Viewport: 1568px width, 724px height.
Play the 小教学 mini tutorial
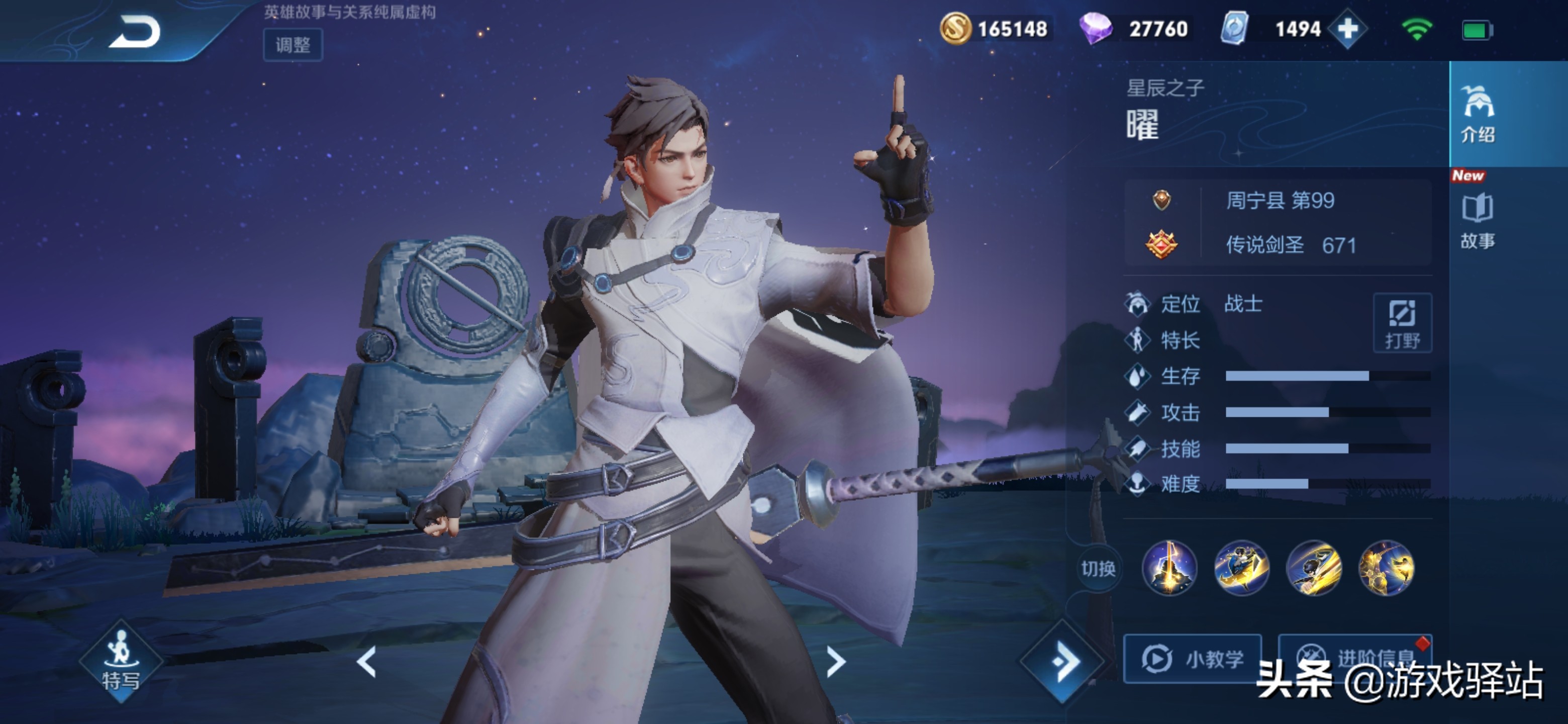tap(1192, 658)
